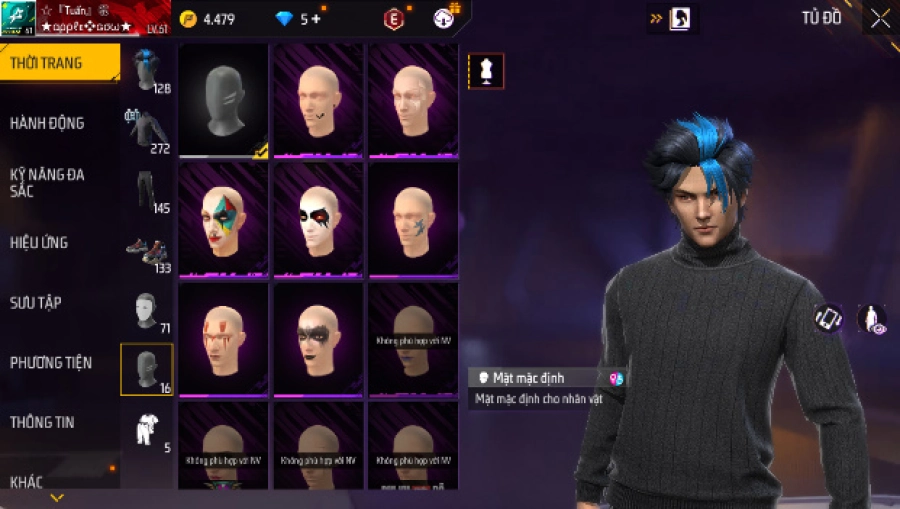
Task: Select the THỜI TRANG tab
Action: click(x=47, y=63)
